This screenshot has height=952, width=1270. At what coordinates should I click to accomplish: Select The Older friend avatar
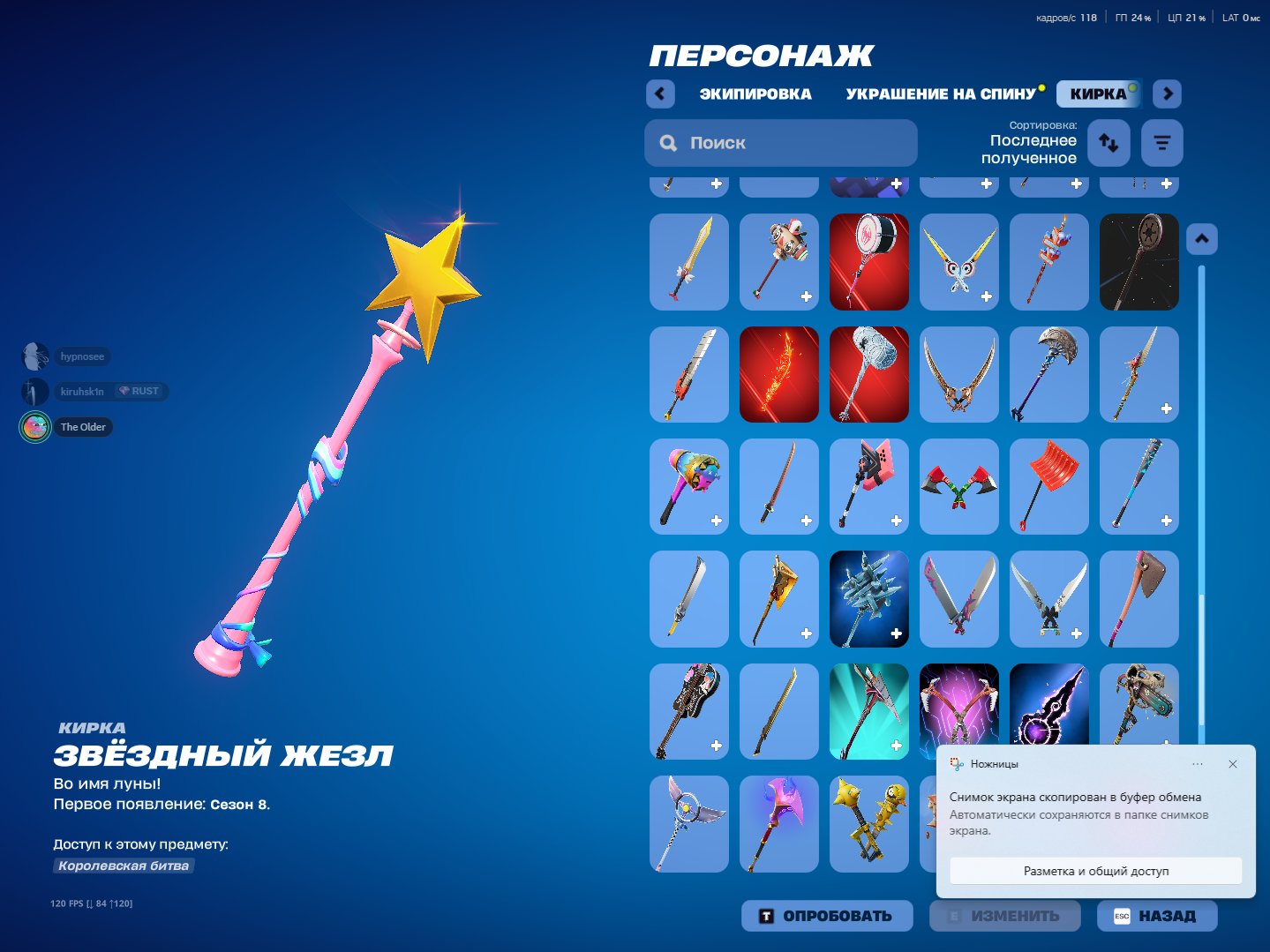pos(34,427)
